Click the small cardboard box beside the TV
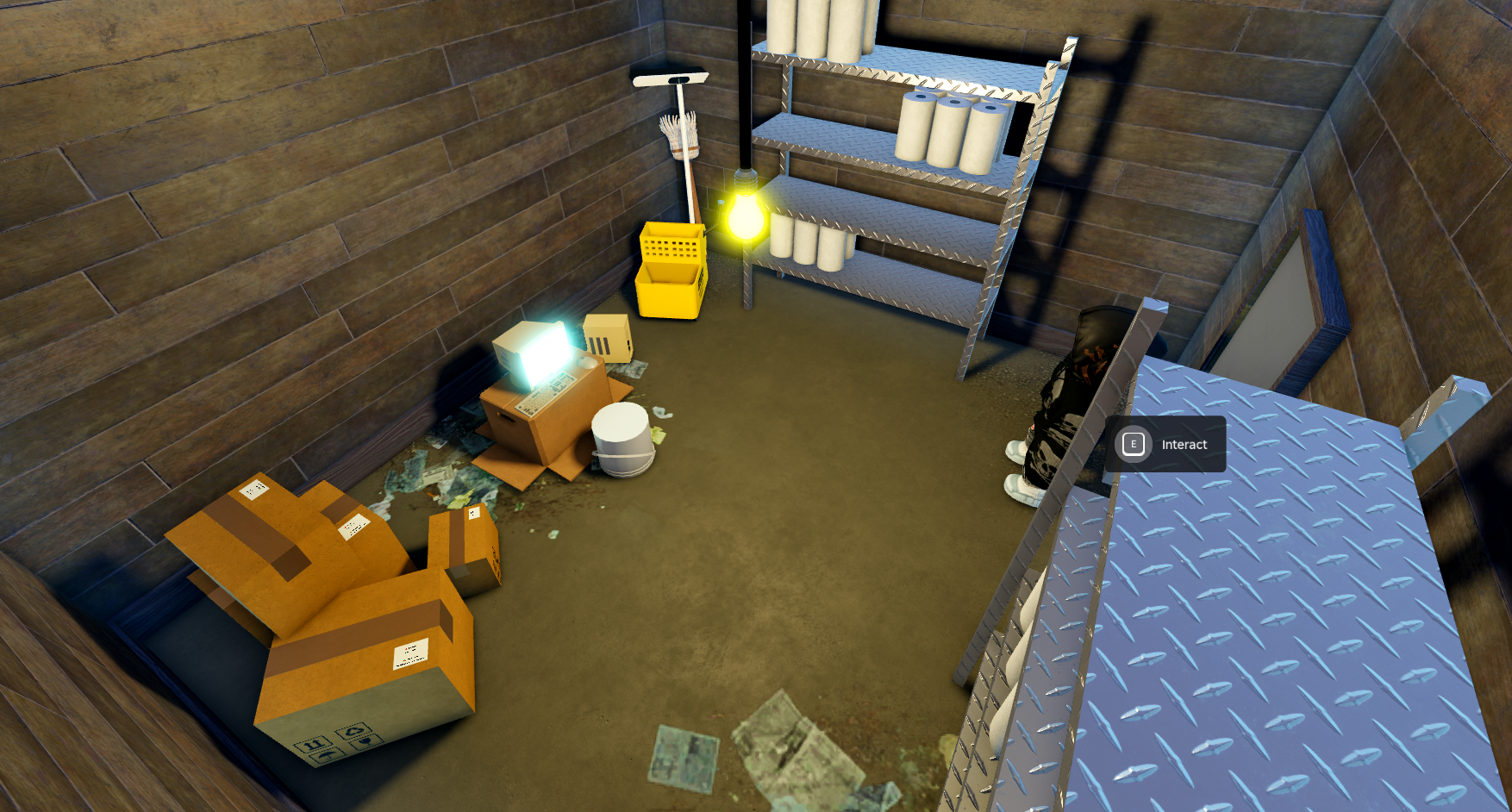 606,338
